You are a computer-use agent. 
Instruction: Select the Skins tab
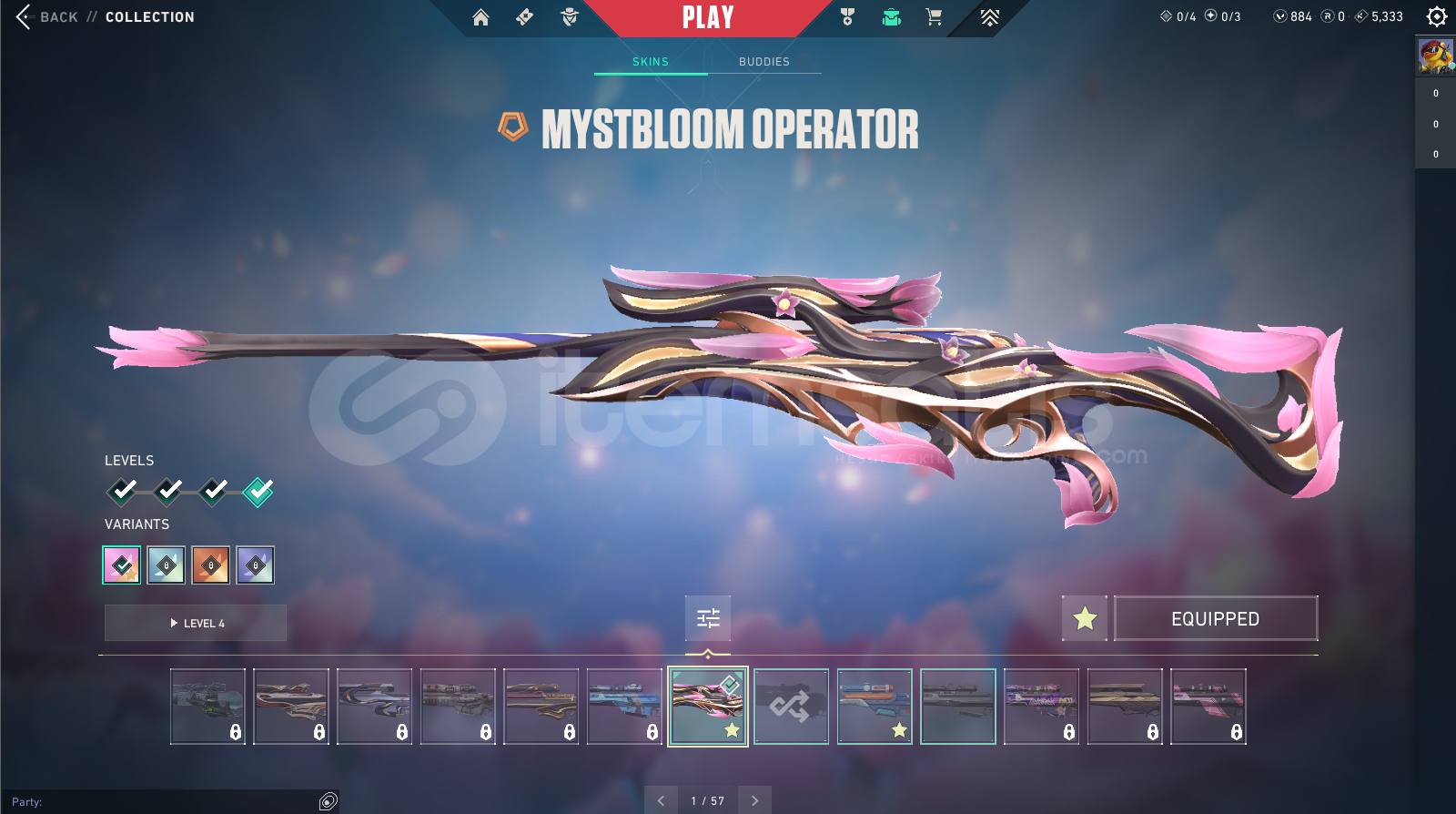[x=651, y=62]
